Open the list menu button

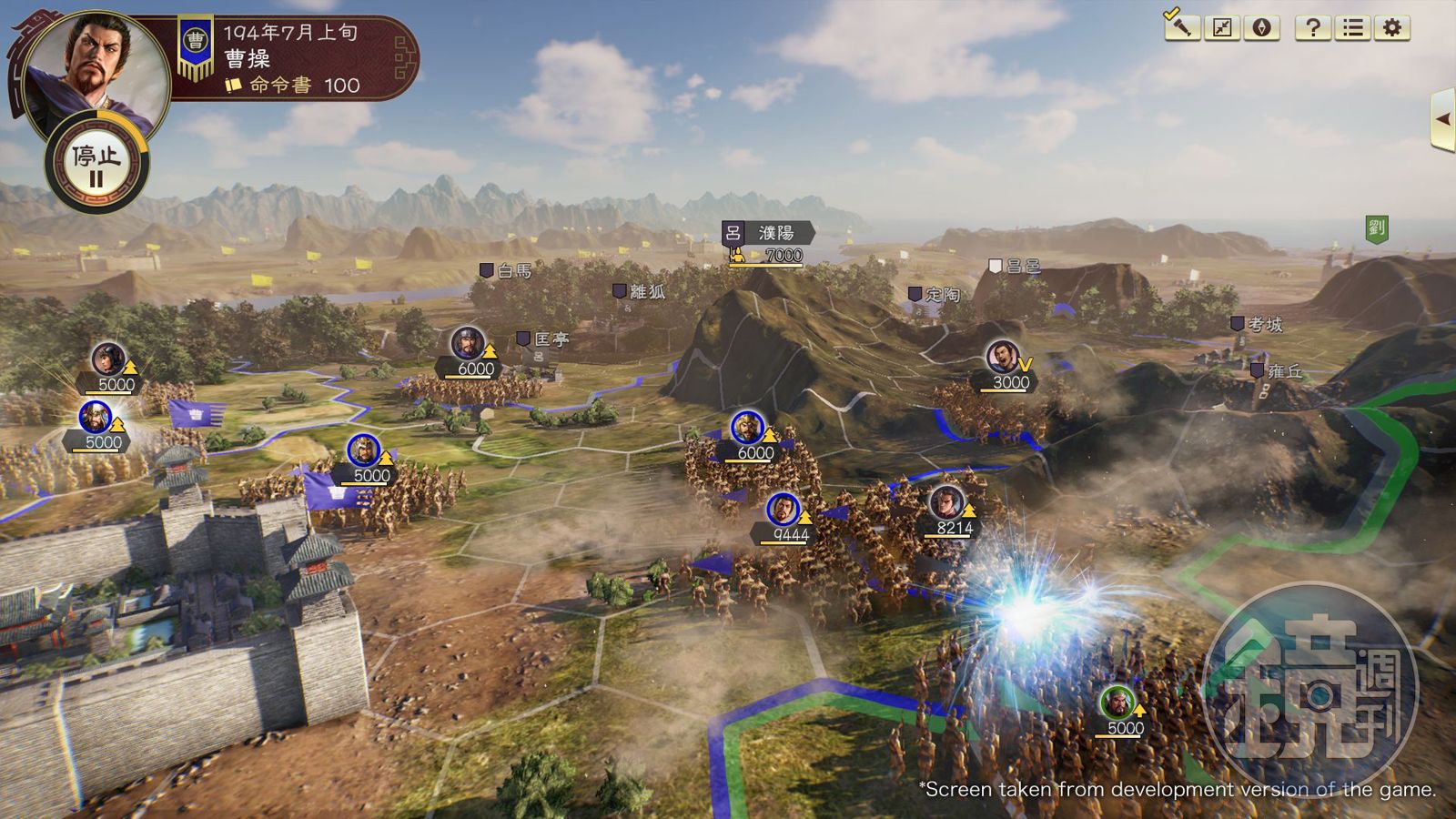click(1352, 28)
